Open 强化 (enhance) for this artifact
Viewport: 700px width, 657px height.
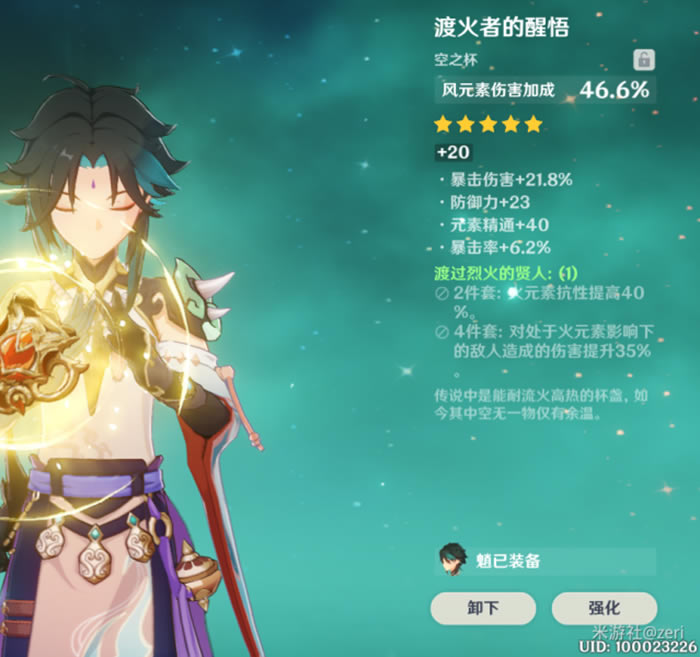(603, 607)
